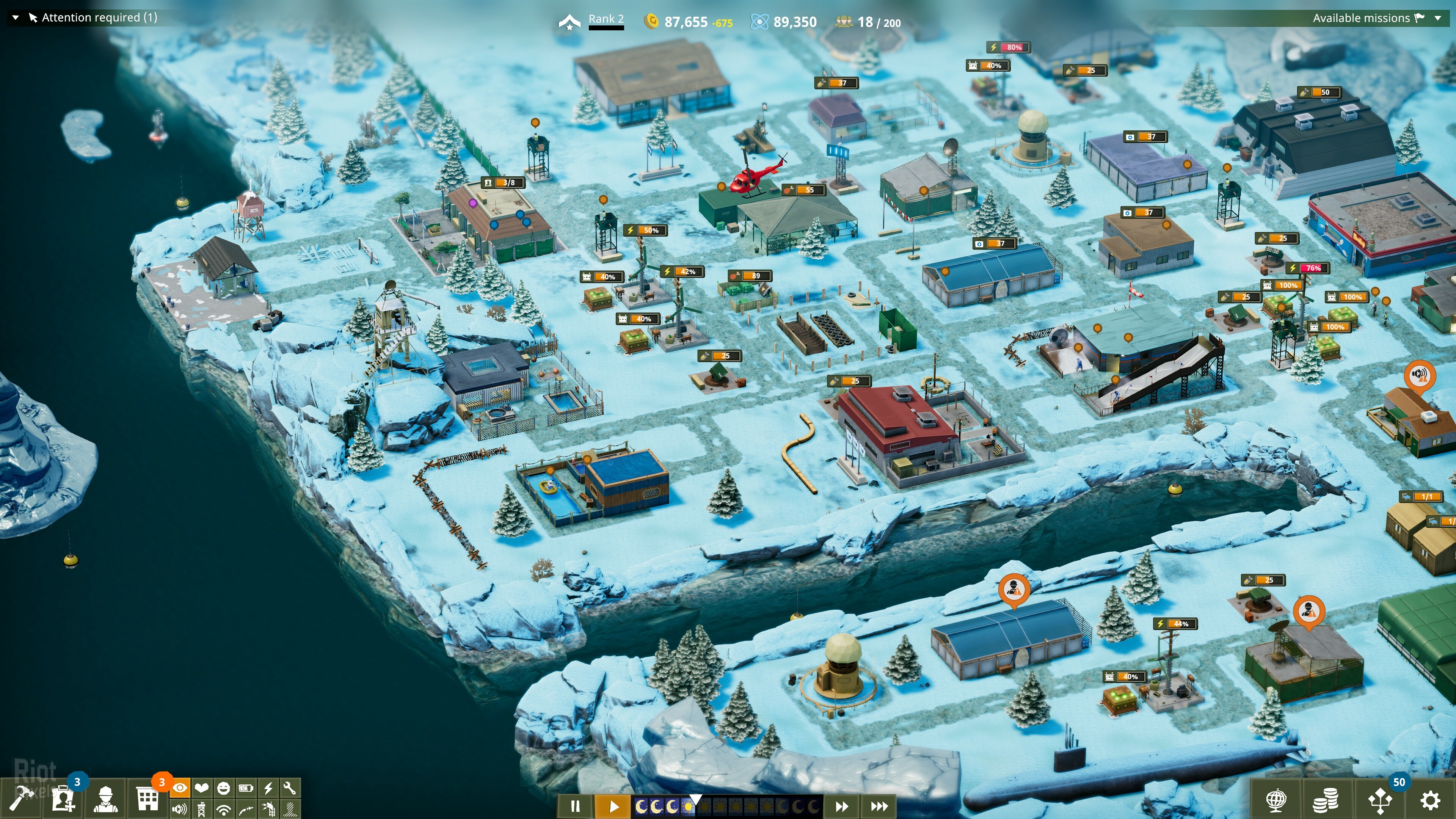
Task: Open the recruit staff clipboard button
Action: click(x=63, y=799)
